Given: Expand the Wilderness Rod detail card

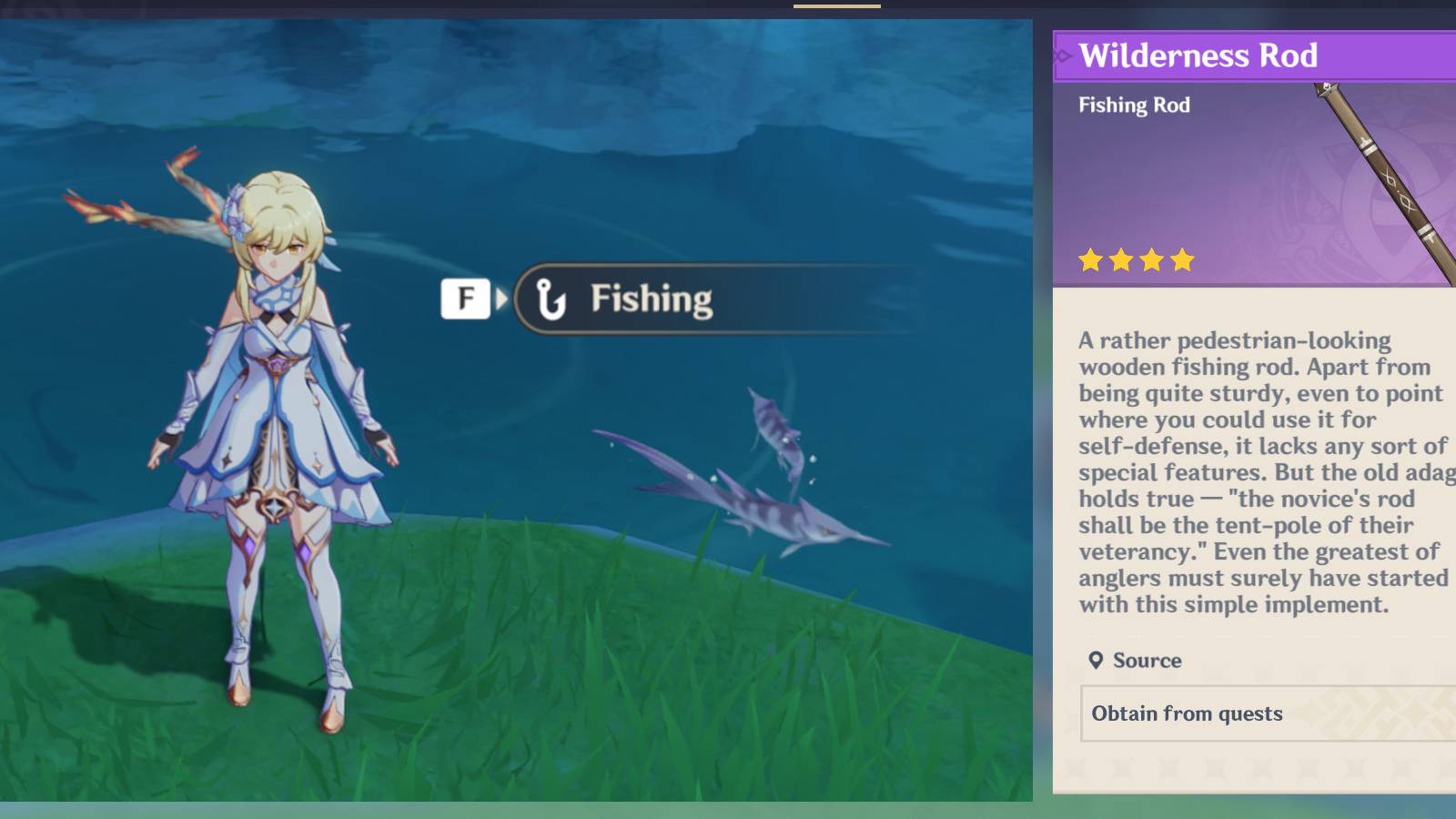Looking at the screenshot, I should [1256, 409].
